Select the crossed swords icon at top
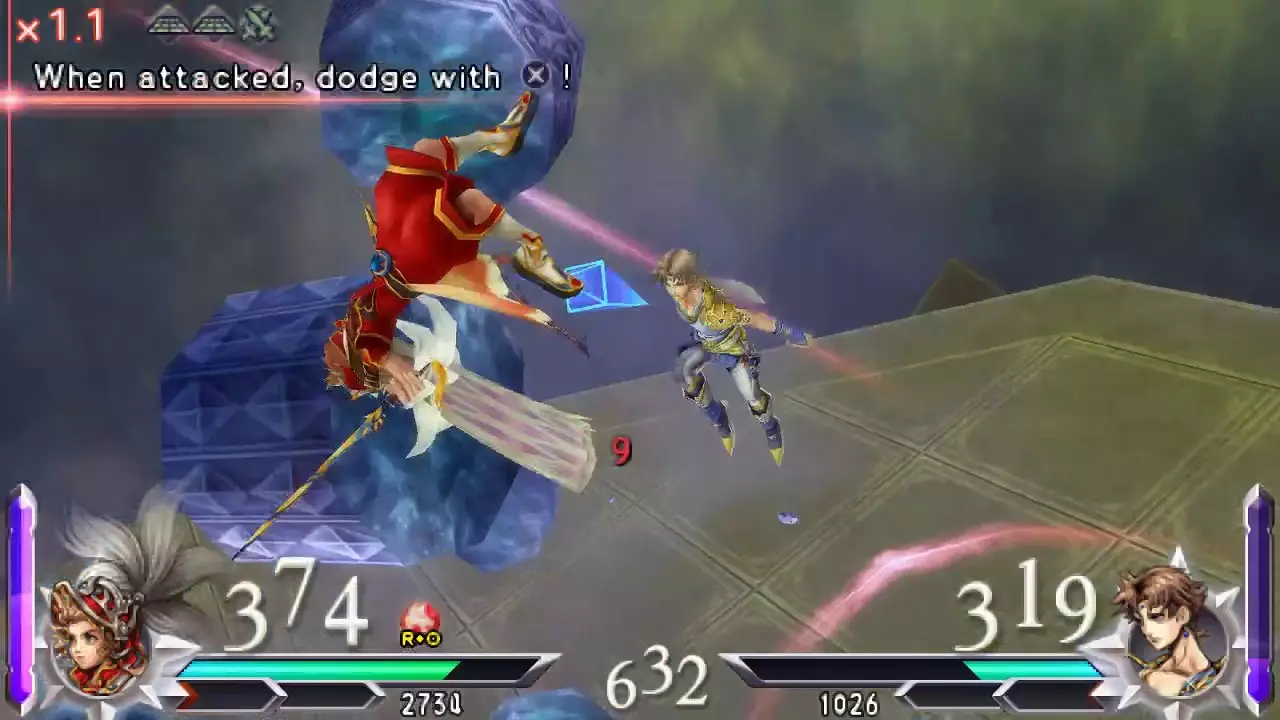This screenshot has width=1280, height=720. (x=260, y=23)
